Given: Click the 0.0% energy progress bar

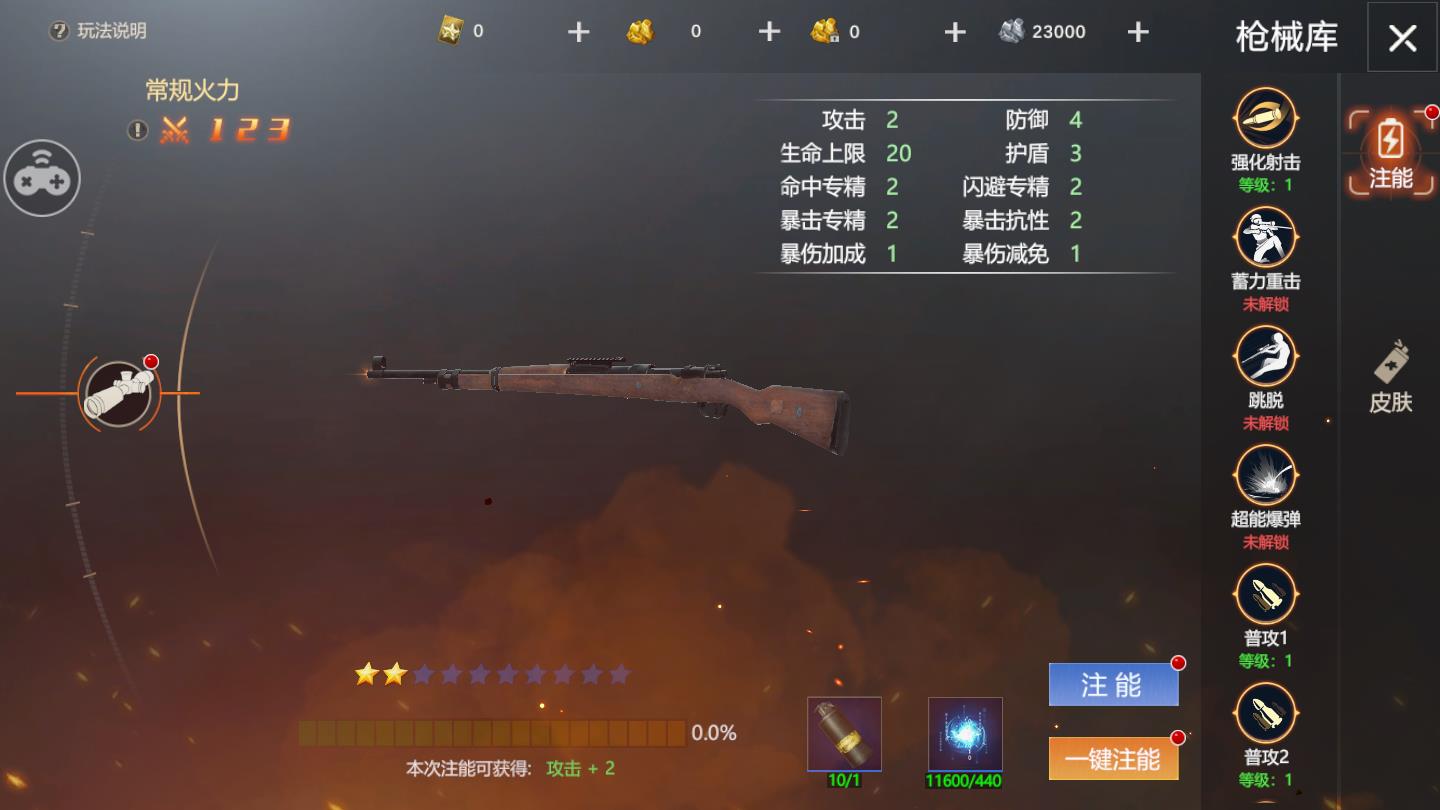Looking at the screenshot, I should (490, 733).
